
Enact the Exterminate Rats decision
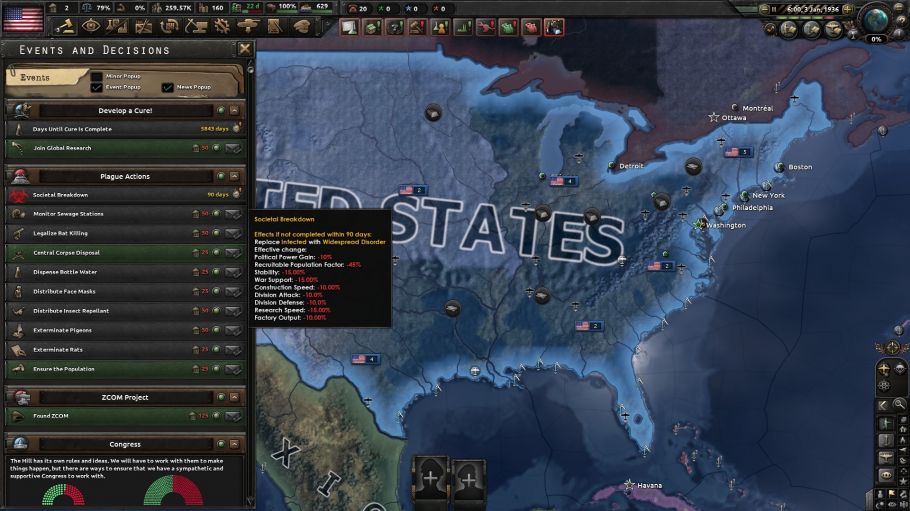(x=233, y=350)
